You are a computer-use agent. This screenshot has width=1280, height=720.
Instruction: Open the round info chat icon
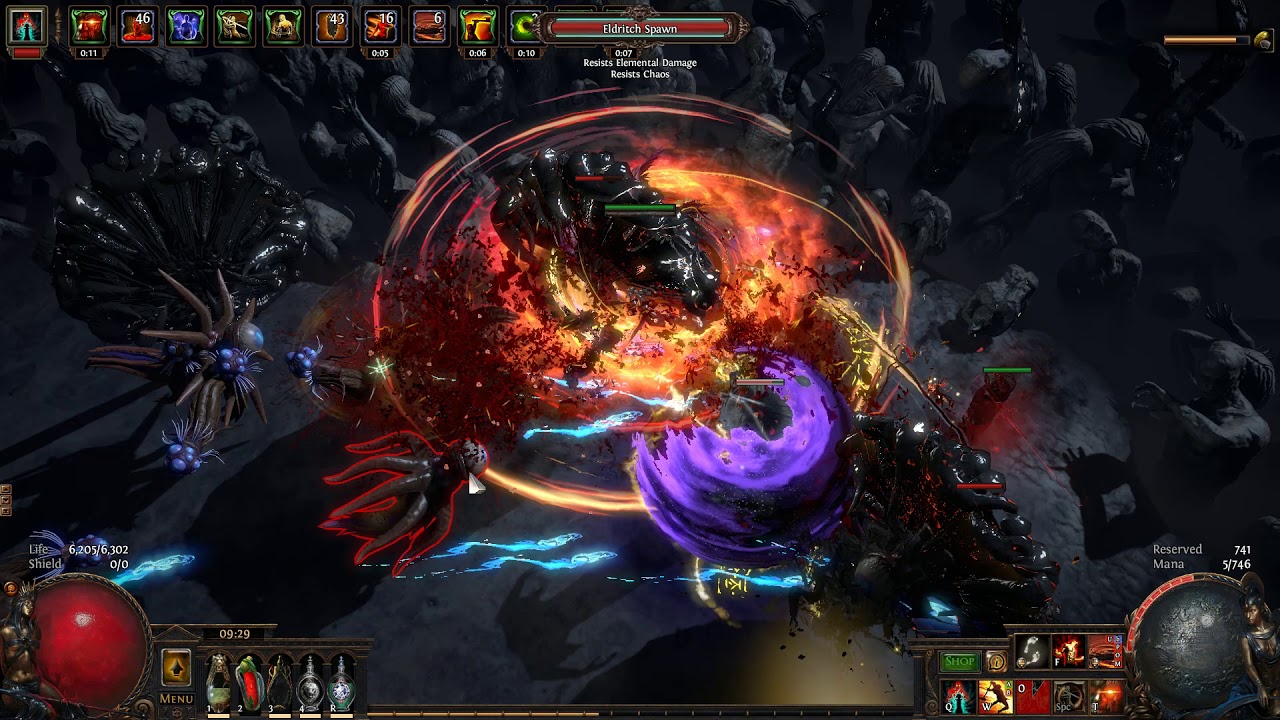(x=996, y=662)
